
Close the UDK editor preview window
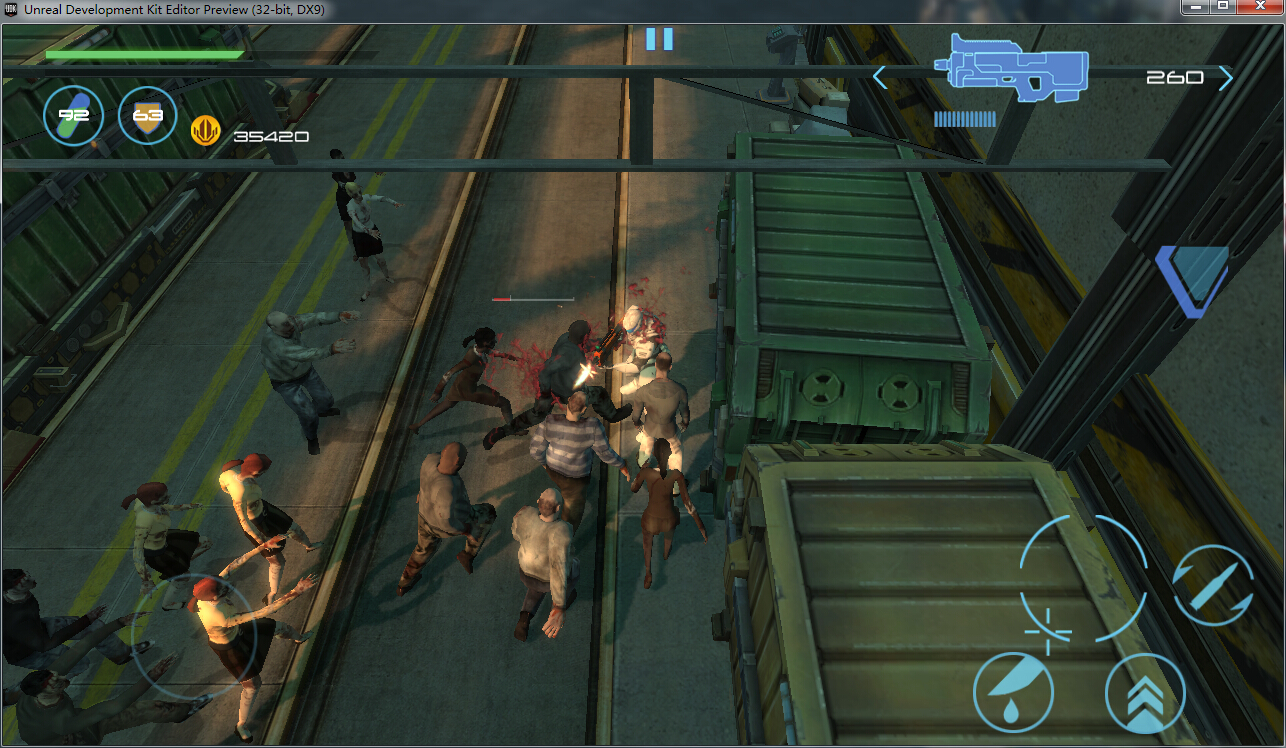coord(1260,7)
